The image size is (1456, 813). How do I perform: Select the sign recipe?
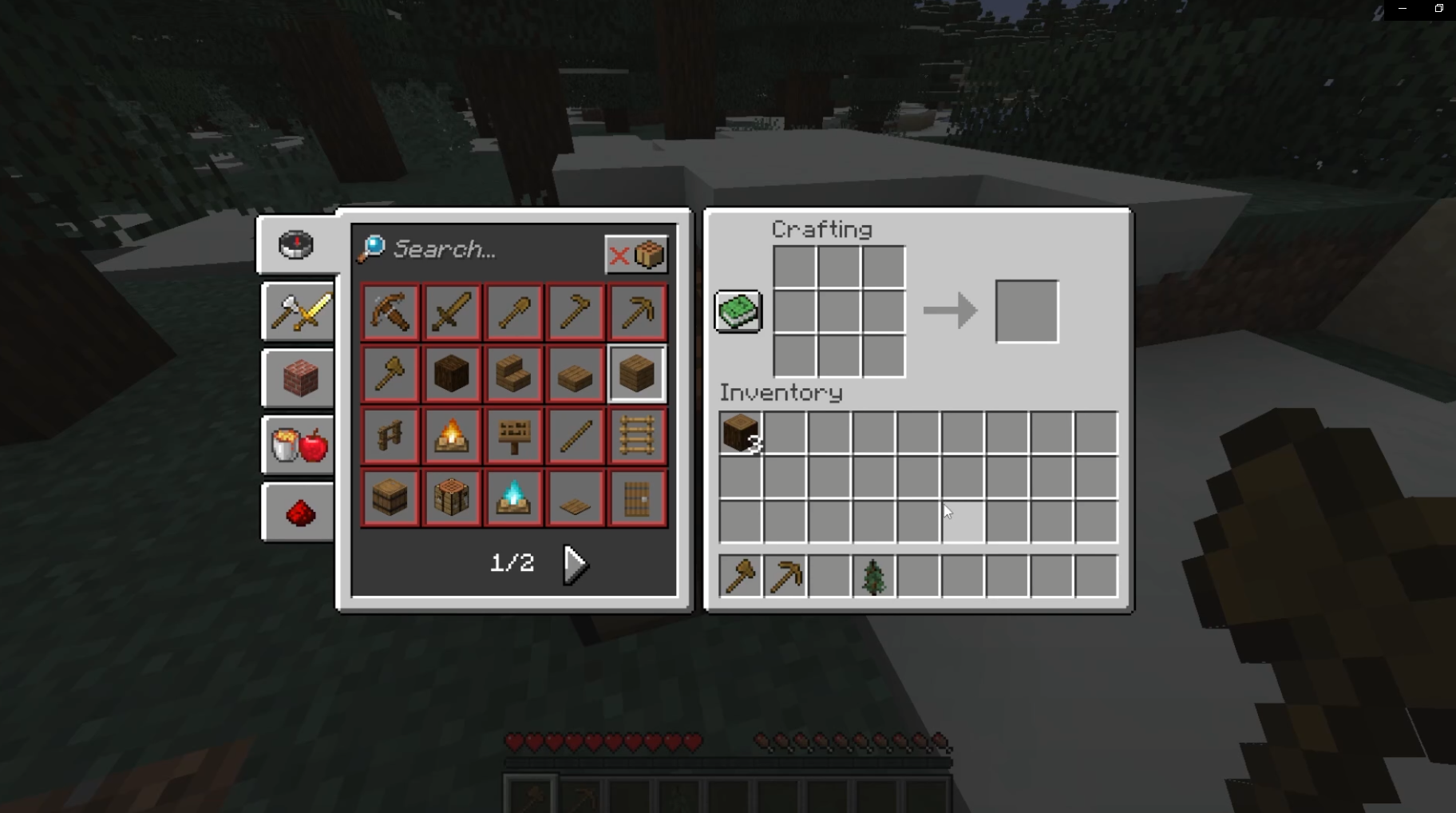512,435
